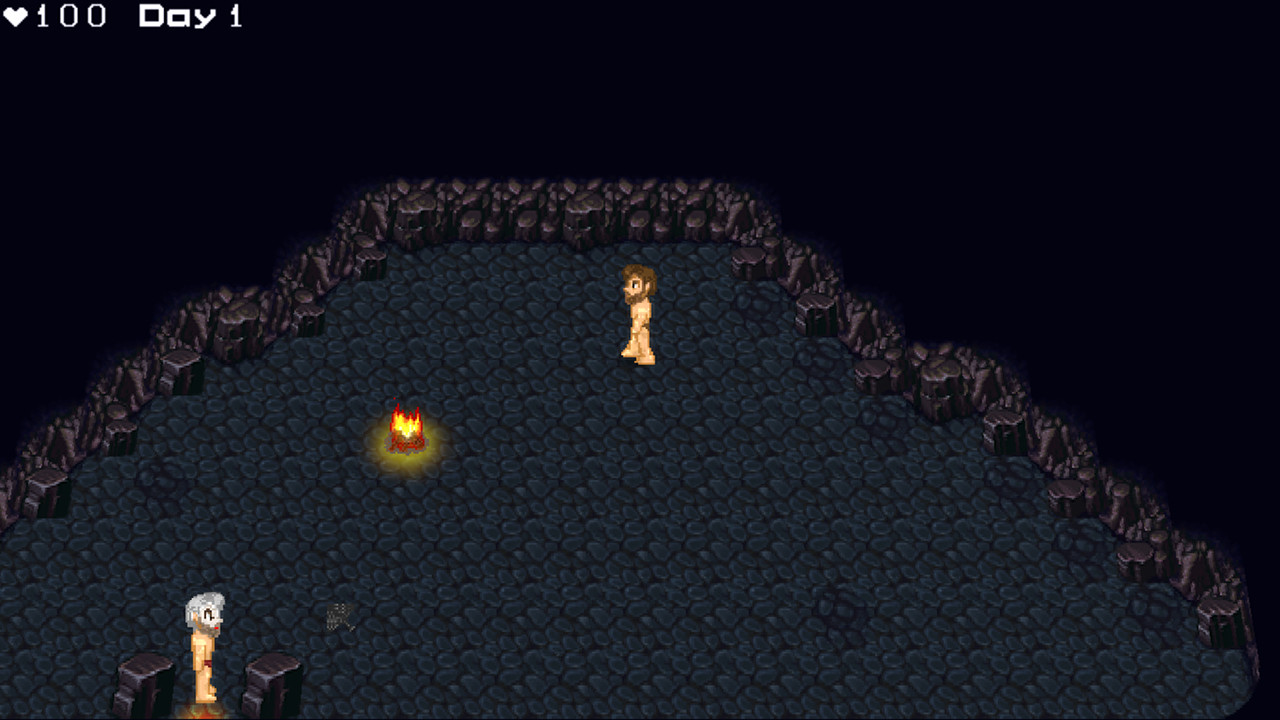Screen dimensions: 1280x720
Task: Click the heart health icon
Action: pos(18,15)
